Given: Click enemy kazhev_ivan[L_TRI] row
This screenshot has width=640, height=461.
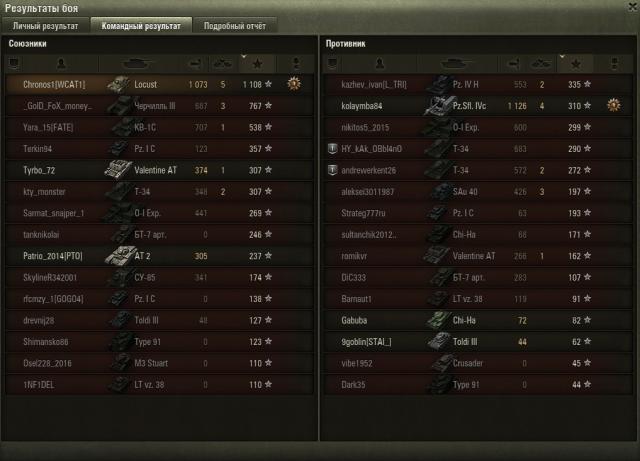Looking at the screenshot, I should 471,85.
